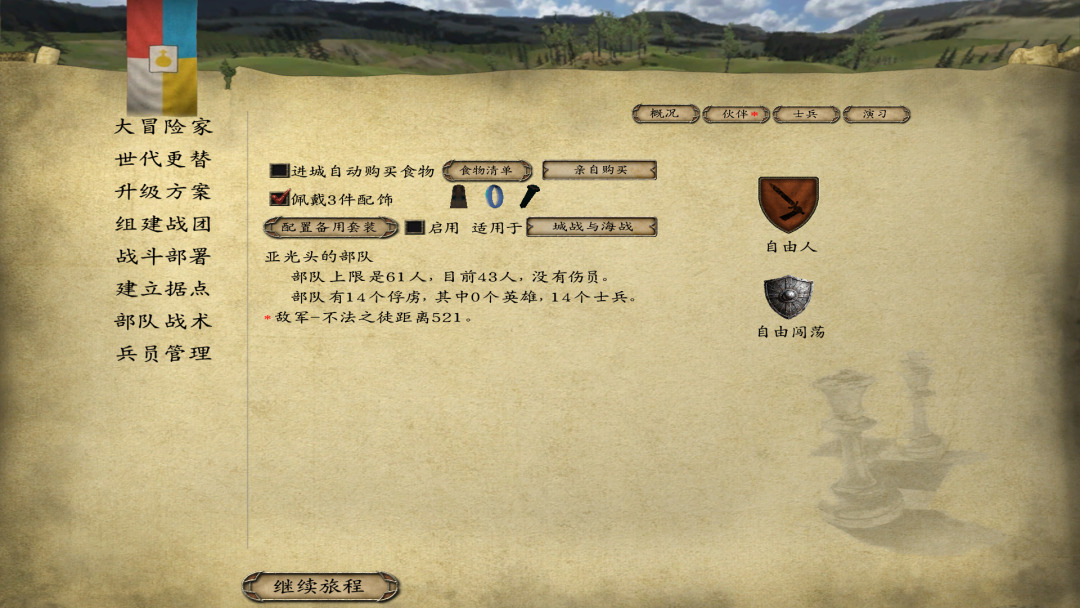The height and width of the screenshot is (608, 1080).
Task: Switch to the 伙伴 tab
Action: click(736, 114)
